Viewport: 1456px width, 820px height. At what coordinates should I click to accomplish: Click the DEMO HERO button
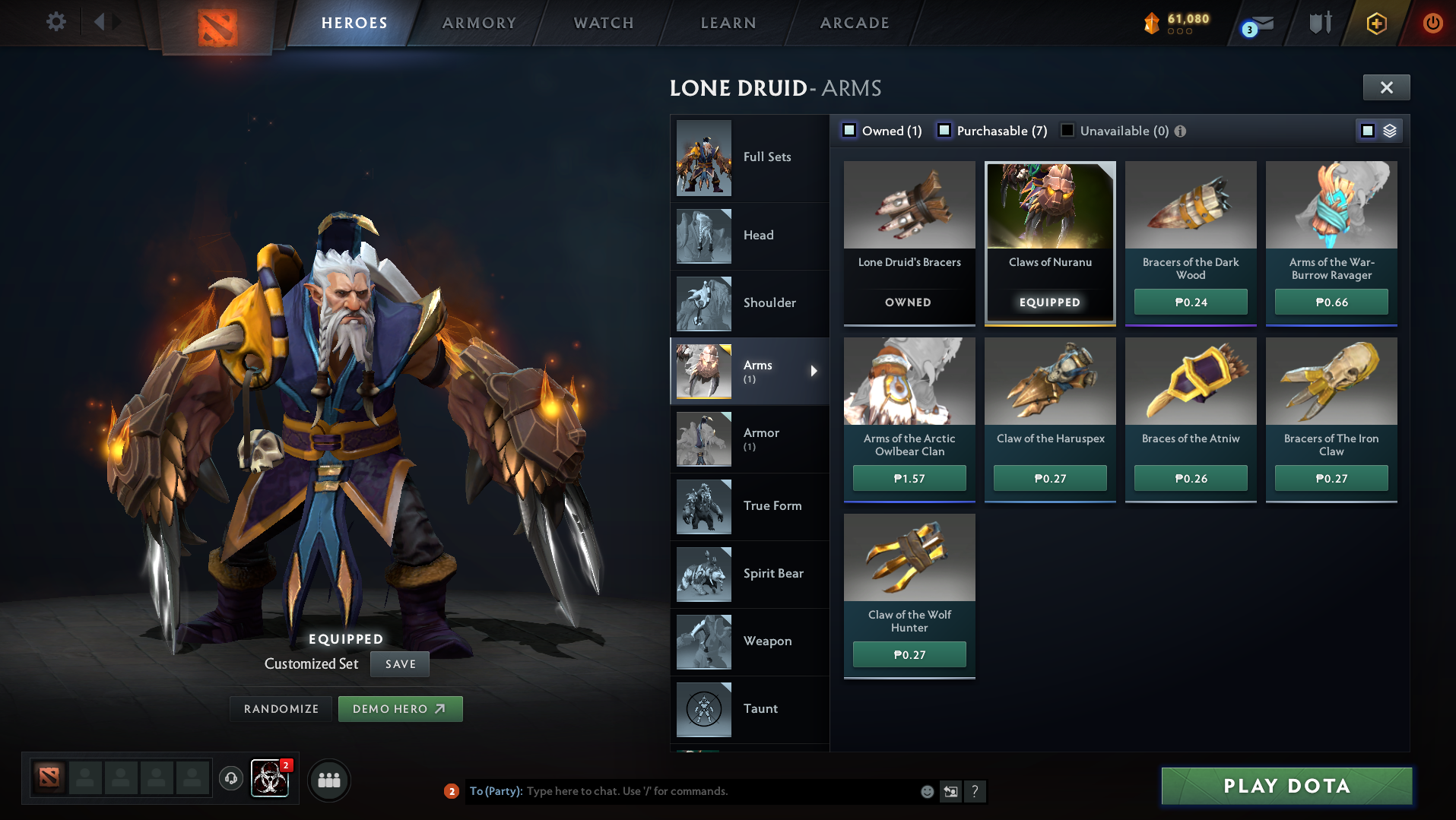coord(401,708)
